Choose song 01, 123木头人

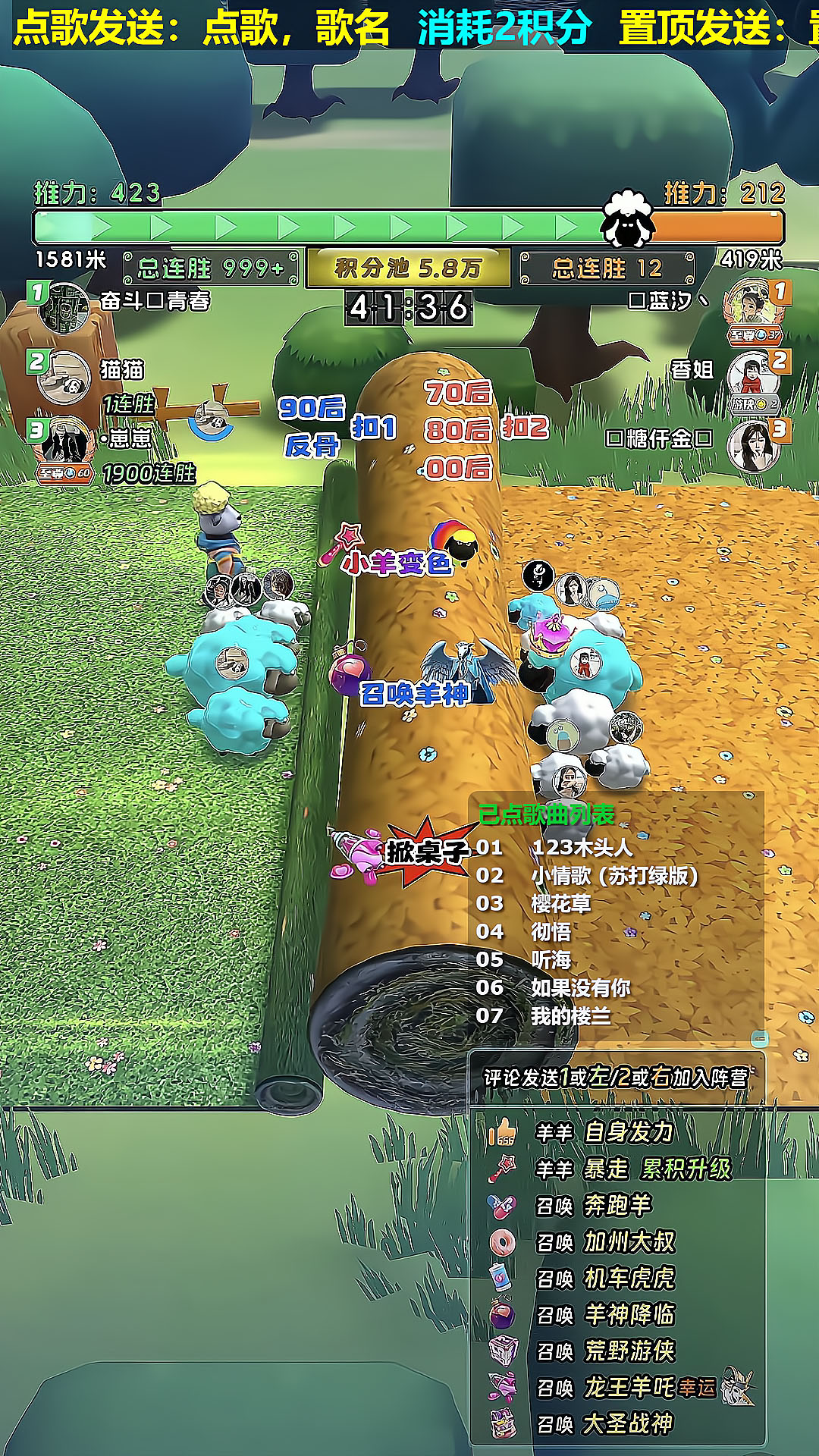coord(581,847)
